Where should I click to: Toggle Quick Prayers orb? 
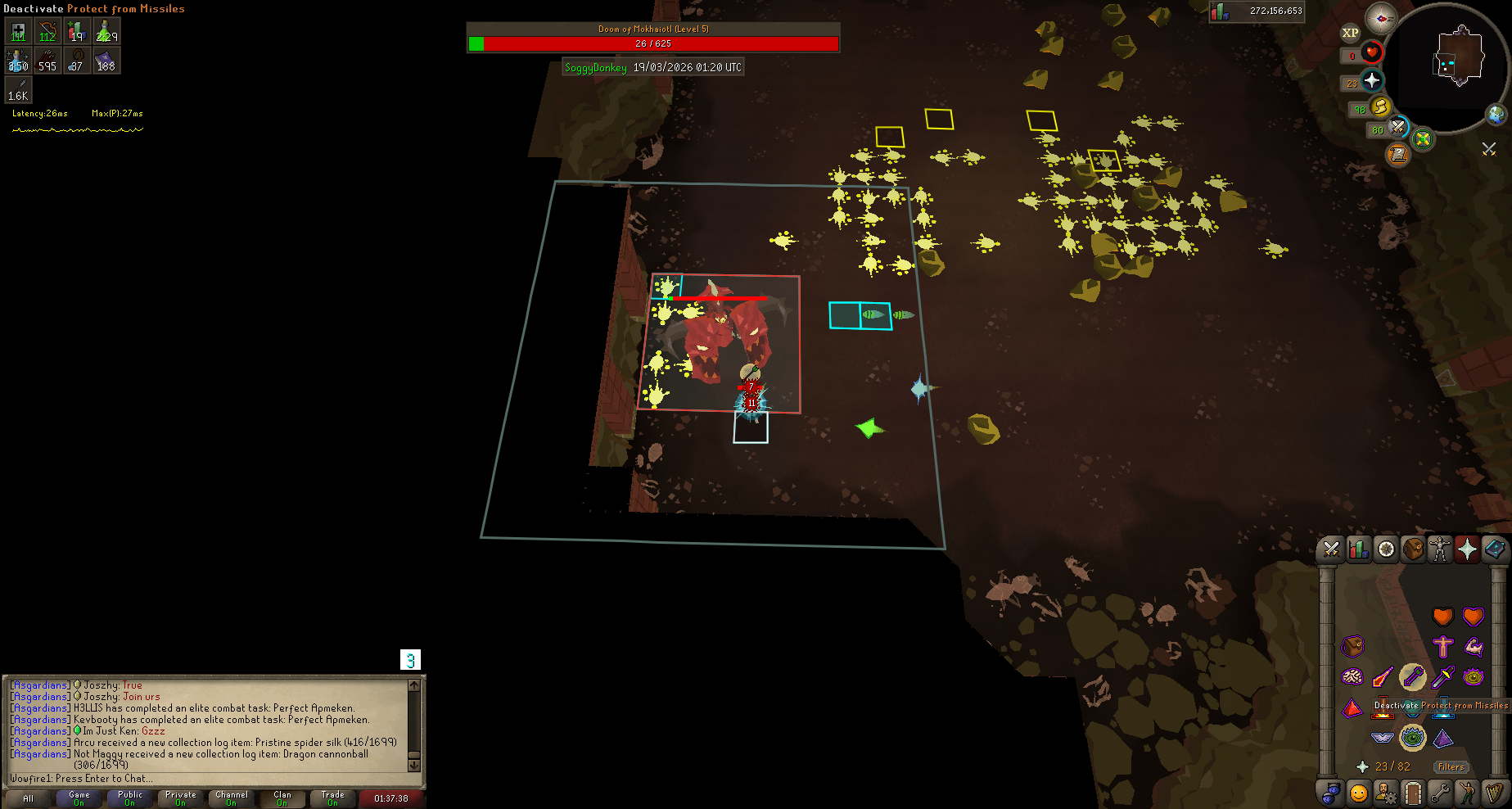pos(1372,80)
